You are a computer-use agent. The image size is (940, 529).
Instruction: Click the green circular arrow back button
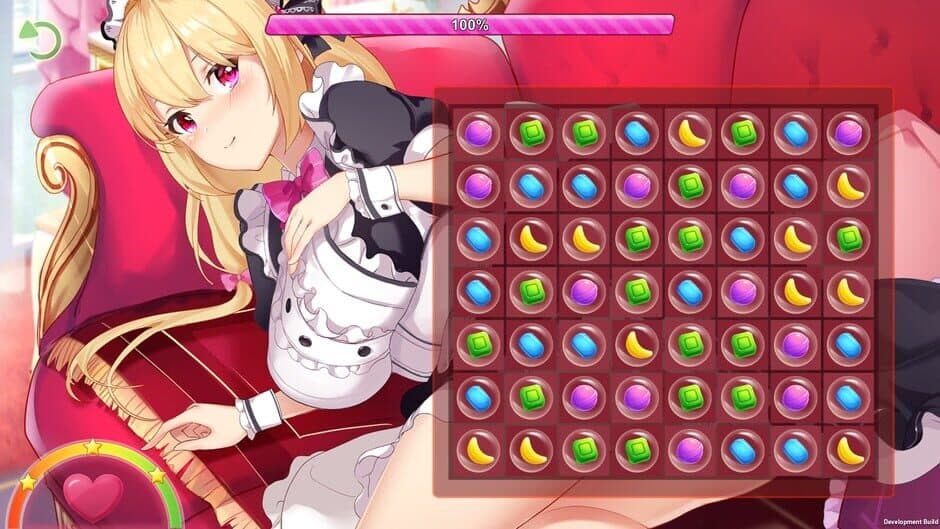point(44,40)
